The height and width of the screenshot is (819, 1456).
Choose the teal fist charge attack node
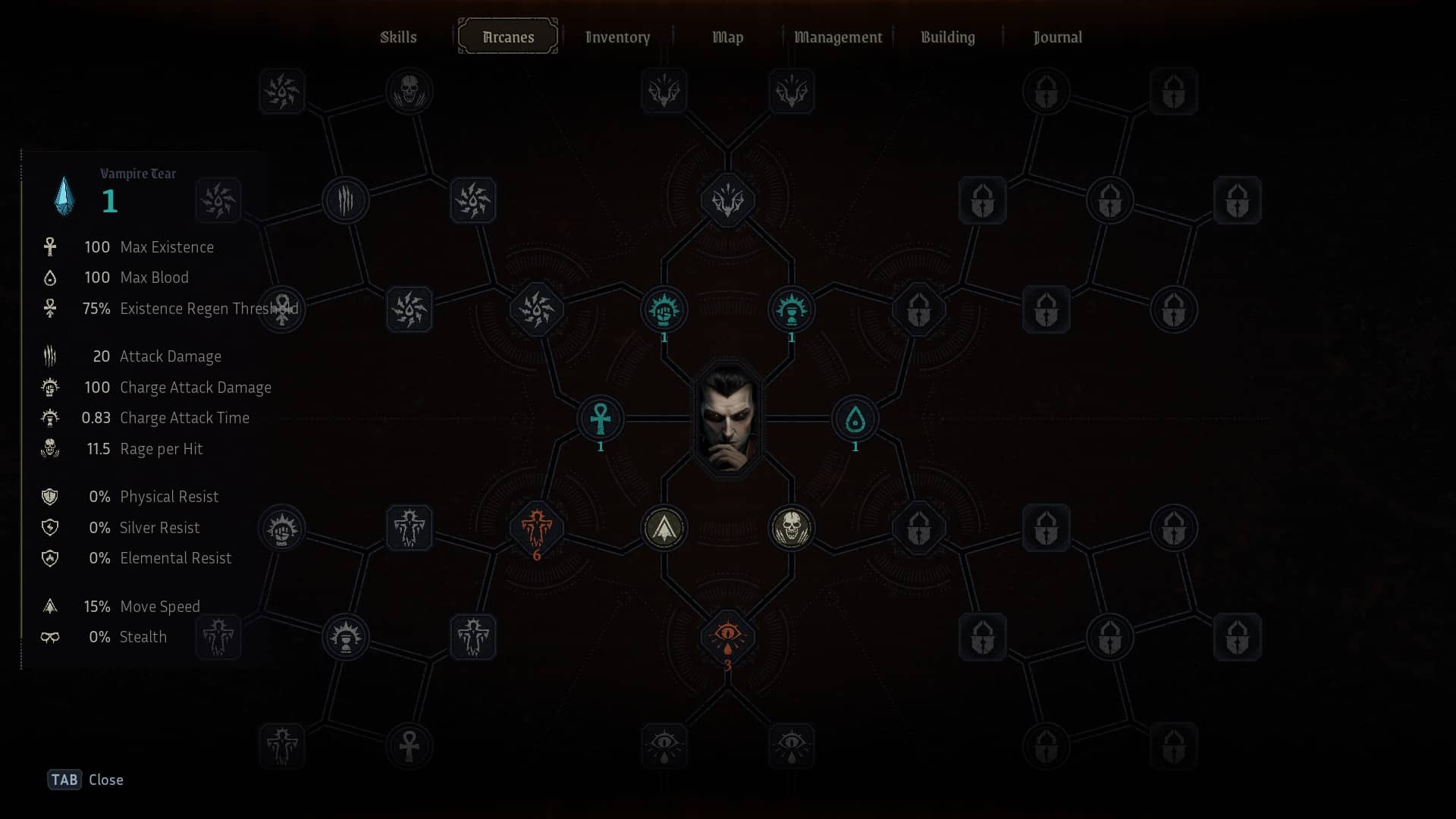click(x=664, y=309)
